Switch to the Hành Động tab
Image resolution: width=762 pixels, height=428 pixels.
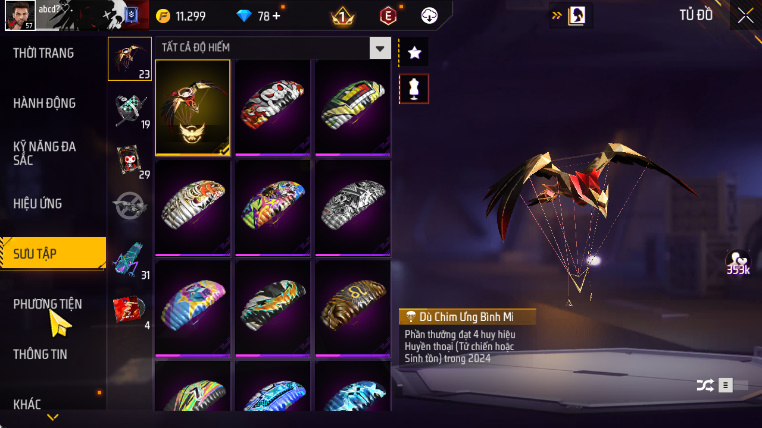point(44,103)
